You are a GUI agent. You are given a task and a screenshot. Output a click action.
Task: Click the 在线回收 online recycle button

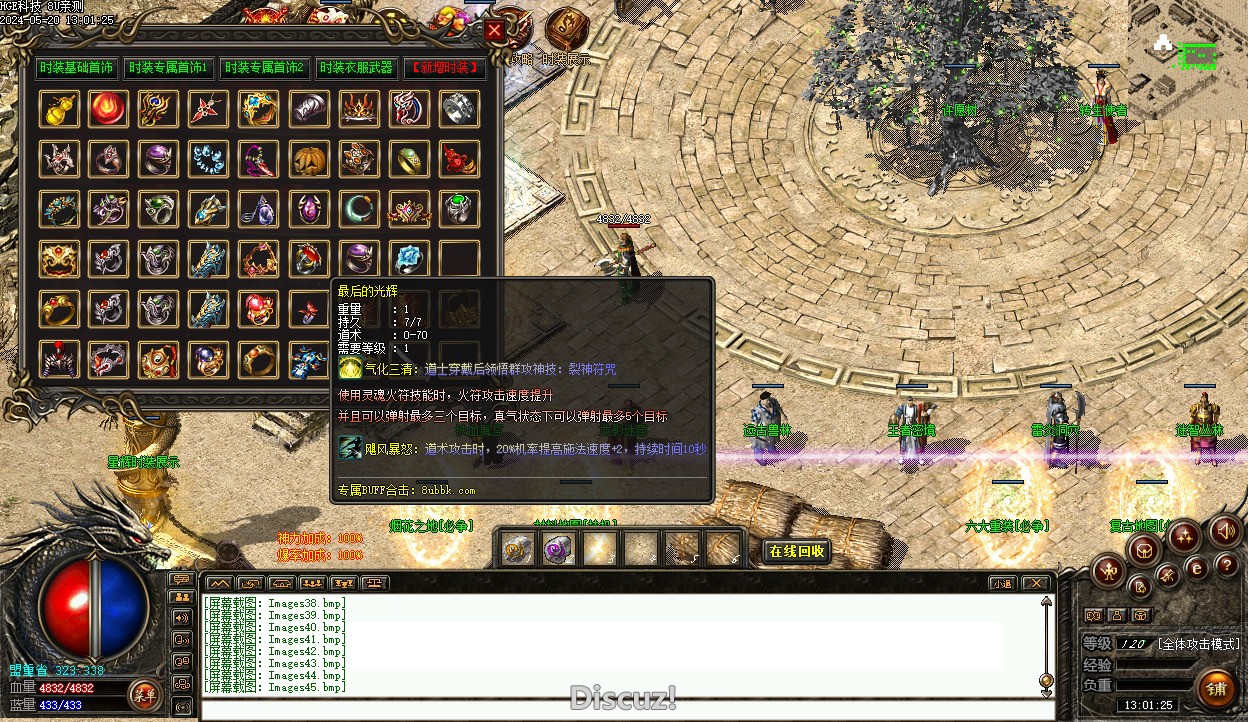point(797,551)
